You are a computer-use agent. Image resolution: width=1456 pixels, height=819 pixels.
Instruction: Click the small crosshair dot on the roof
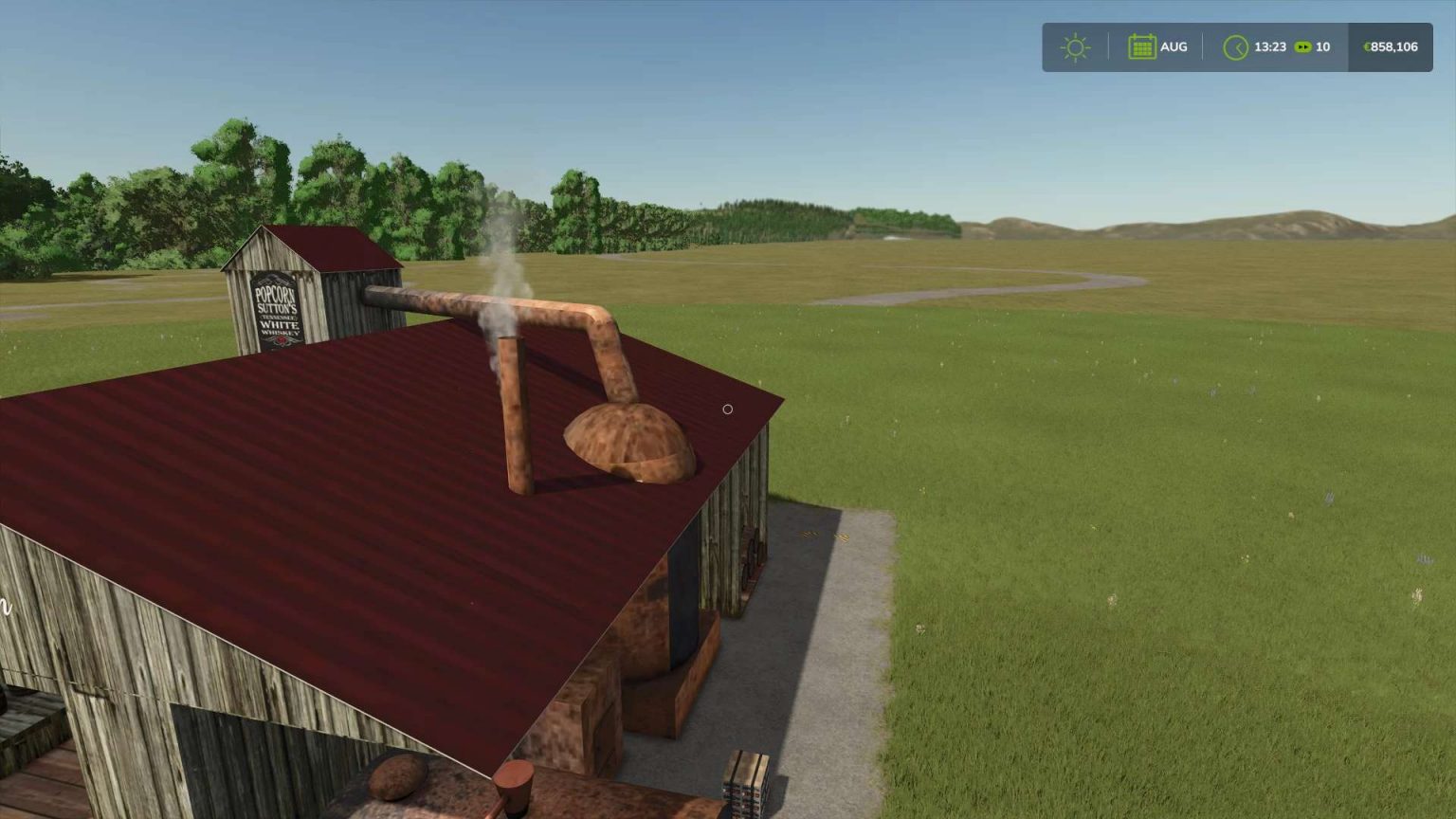[728, 409]
